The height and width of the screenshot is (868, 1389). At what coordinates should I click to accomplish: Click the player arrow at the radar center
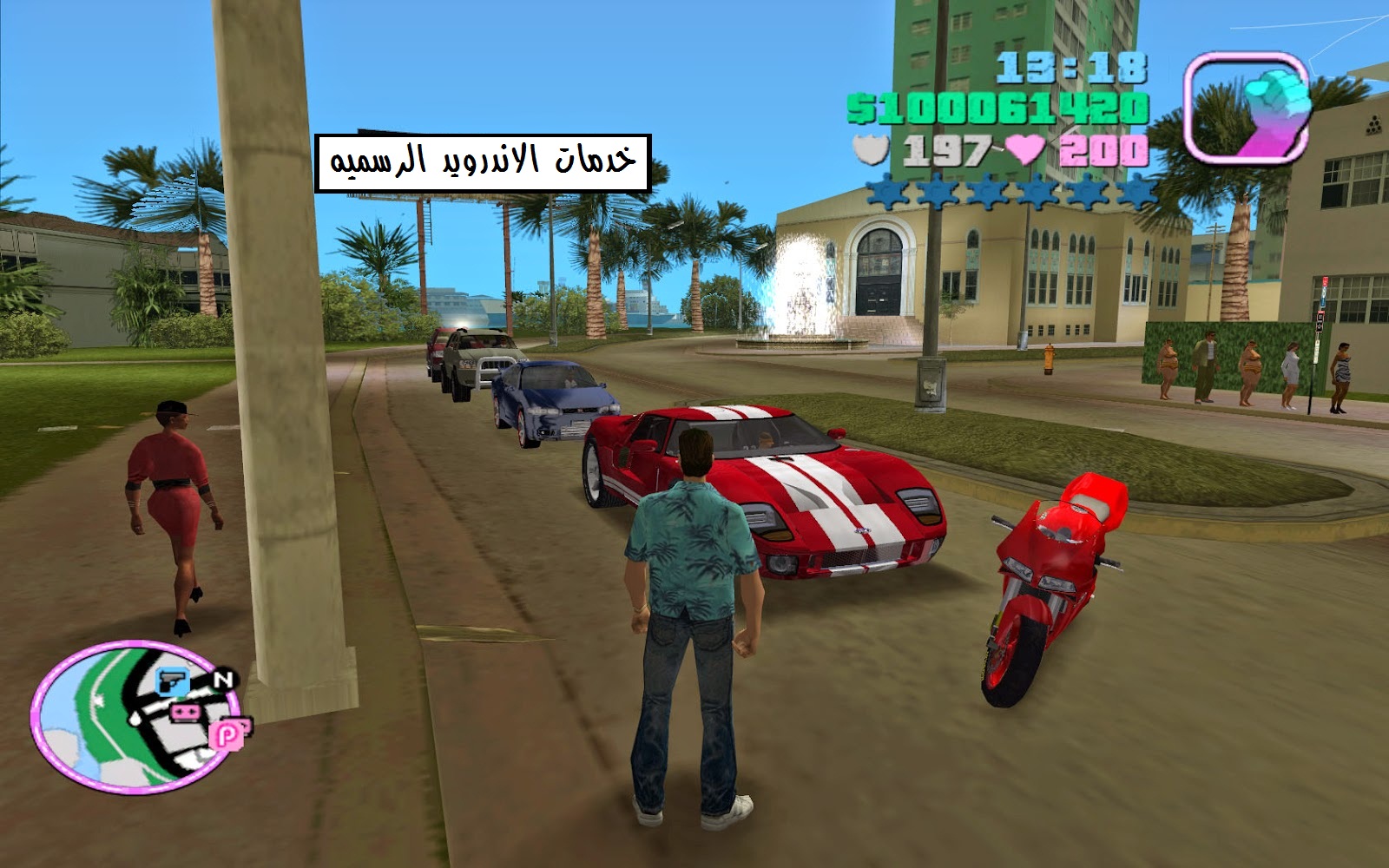[135, 720]
